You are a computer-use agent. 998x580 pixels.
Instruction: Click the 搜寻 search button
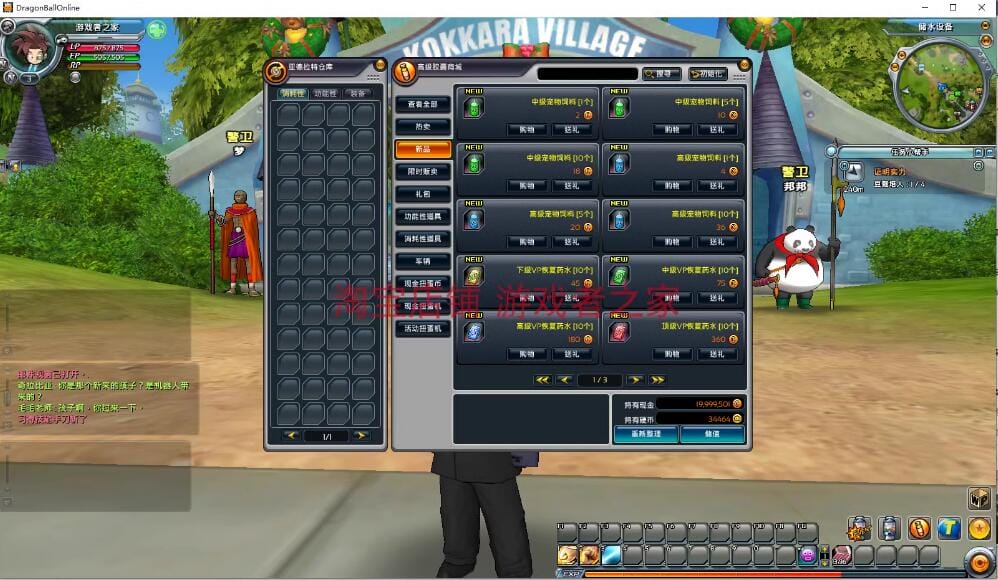pyautogui.click(x=661, y=74)
